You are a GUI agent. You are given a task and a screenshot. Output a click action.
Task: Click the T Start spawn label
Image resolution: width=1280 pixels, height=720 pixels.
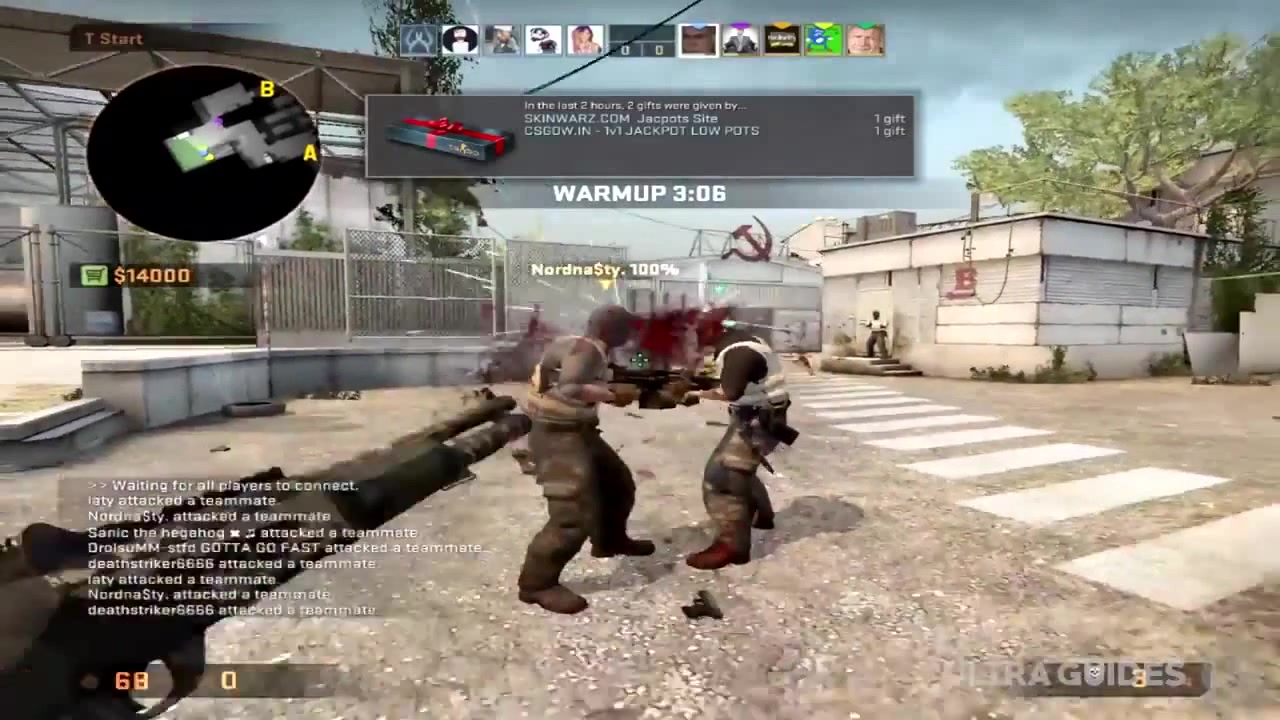[x=113, y=39]
